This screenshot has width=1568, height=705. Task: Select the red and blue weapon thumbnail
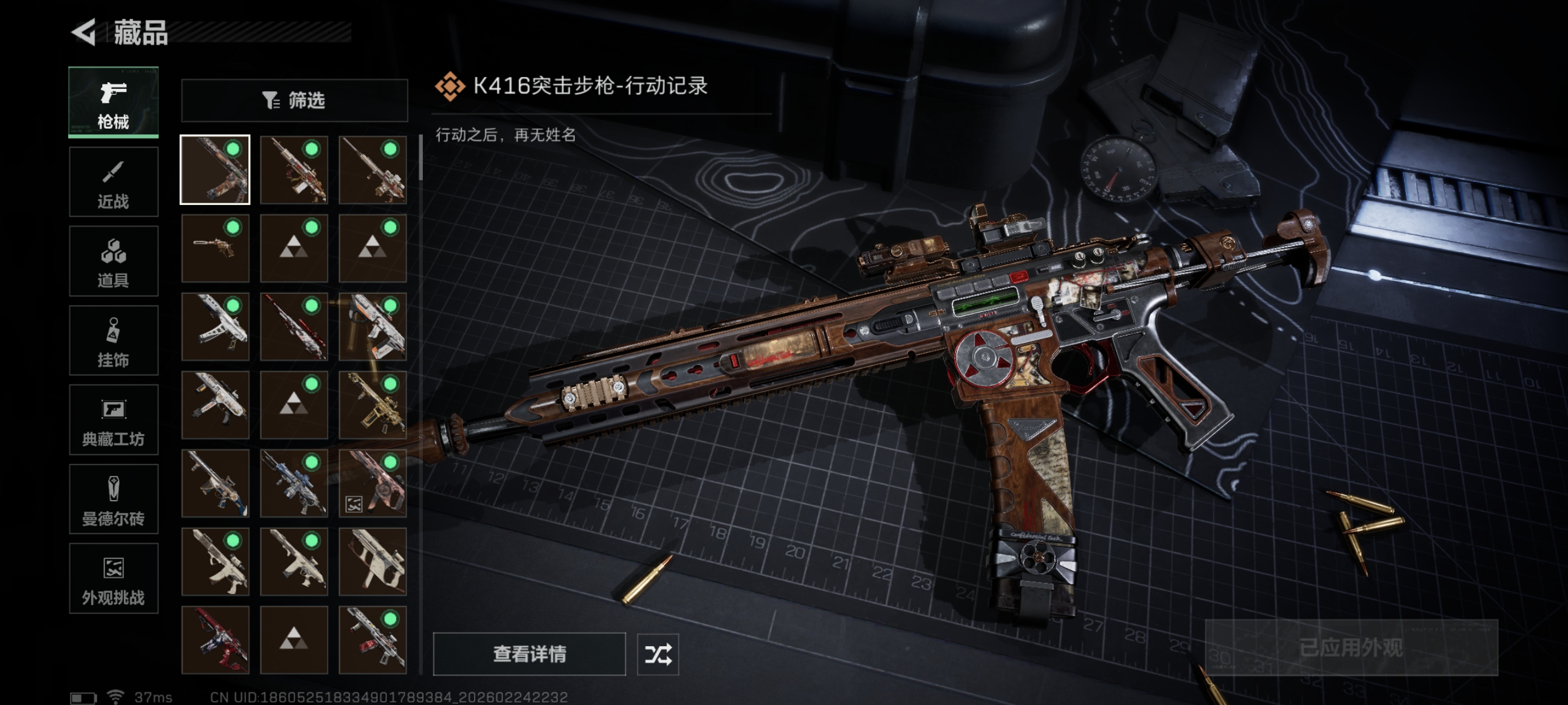pos(215,640)
